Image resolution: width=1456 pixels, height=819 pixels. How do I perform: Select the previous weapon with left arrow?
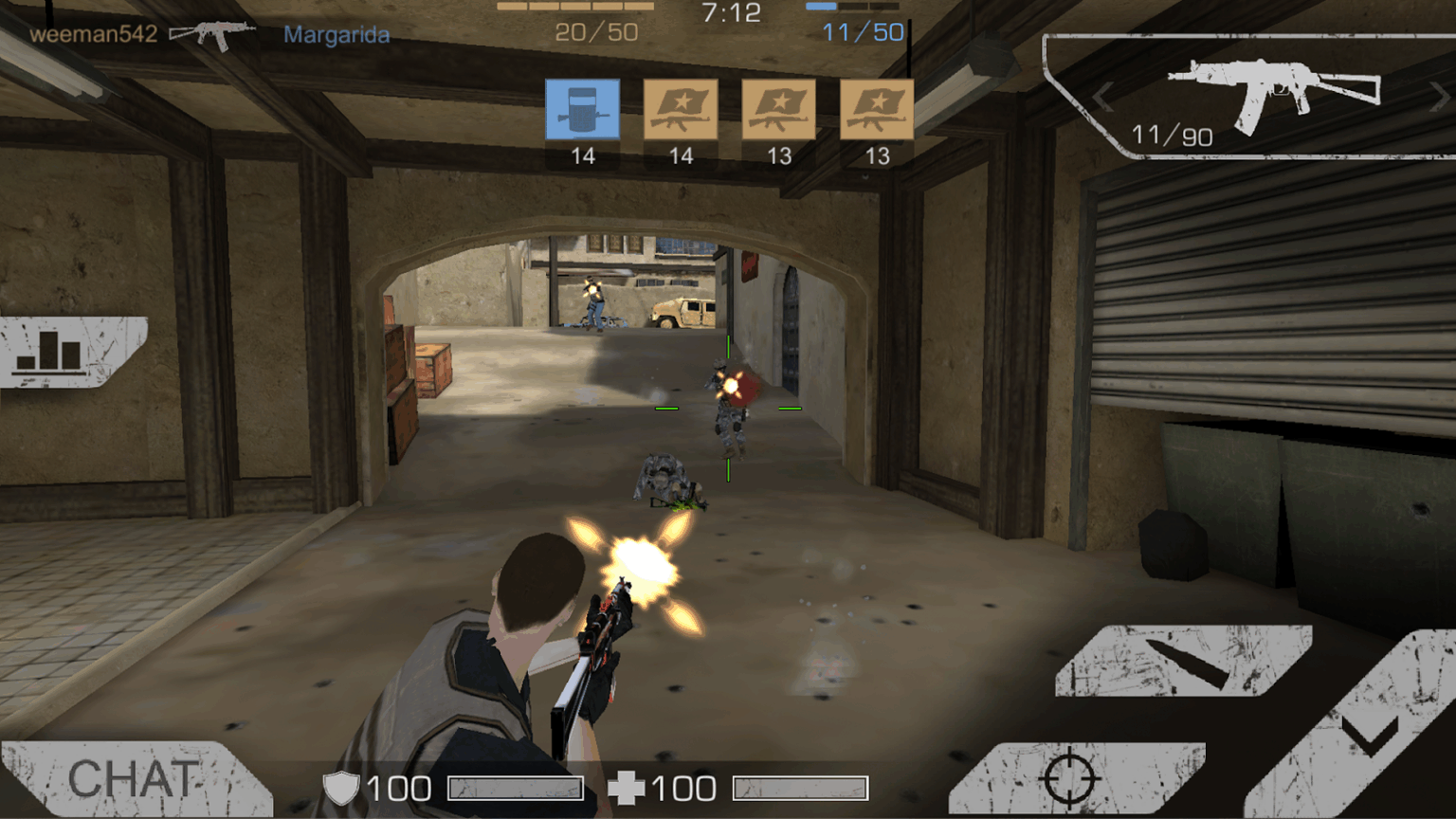click(1102, 98)
